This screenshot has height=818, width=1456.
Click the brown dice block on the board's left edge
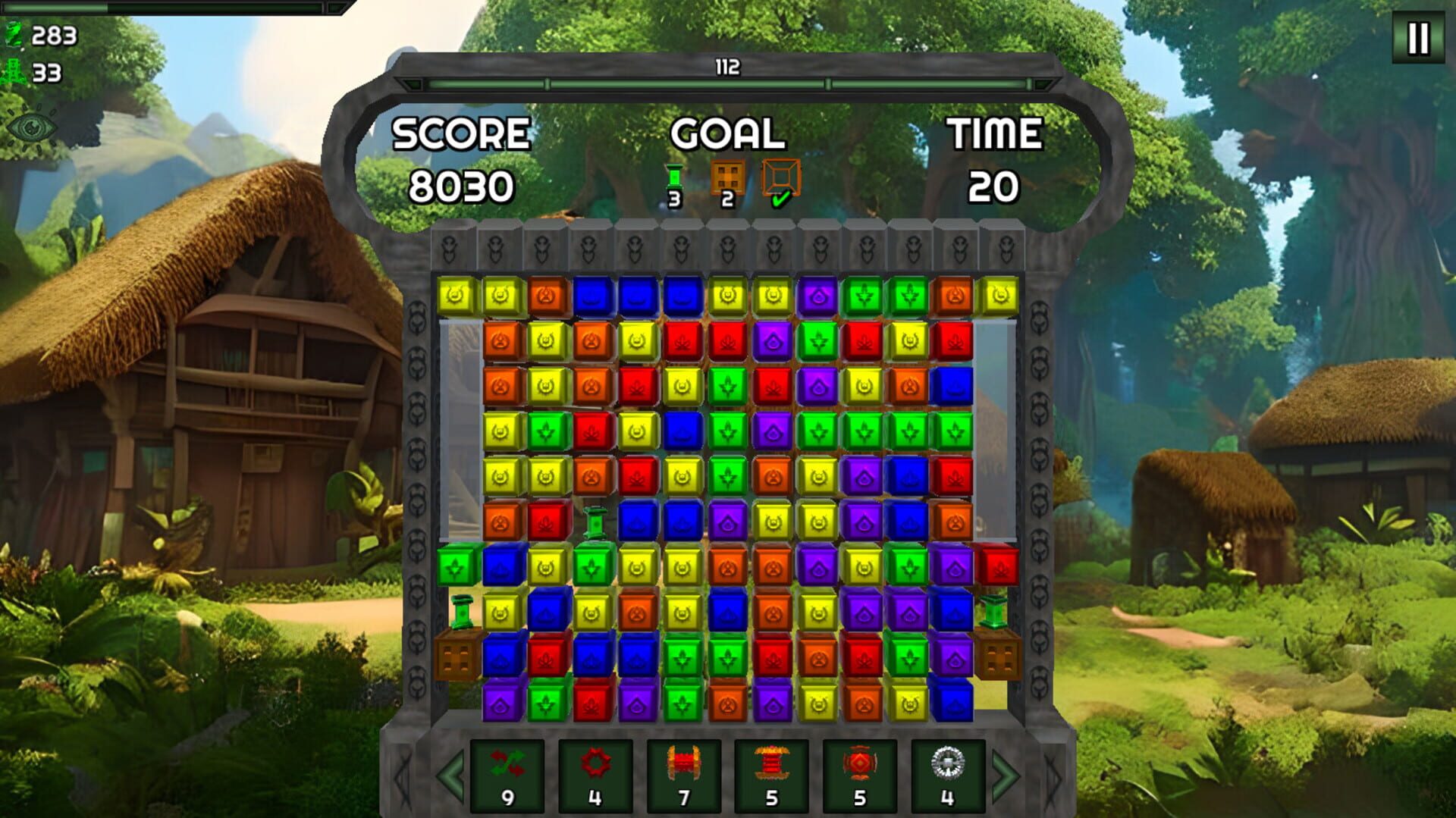455,657
